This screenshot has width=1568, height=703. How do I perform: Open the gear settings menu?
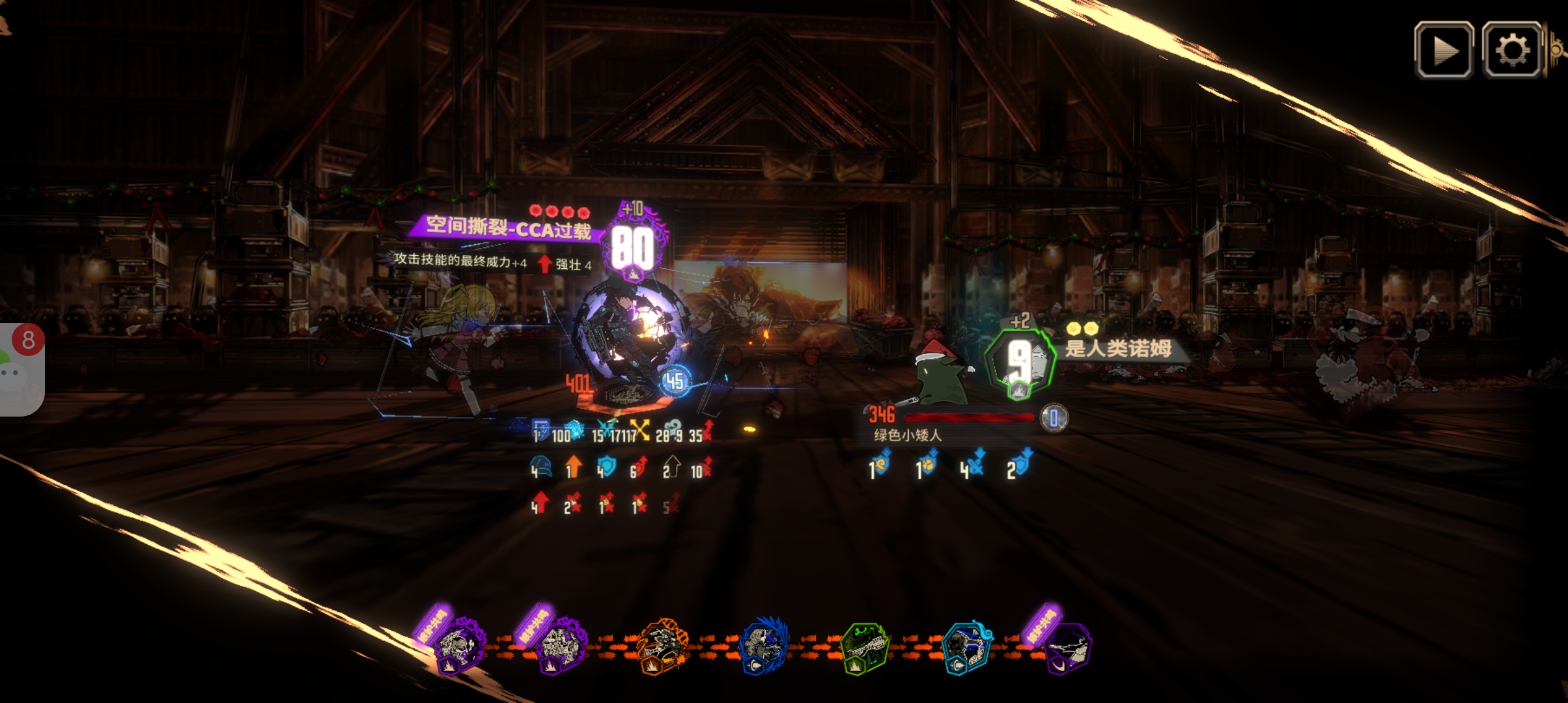tap(1512, 50)
